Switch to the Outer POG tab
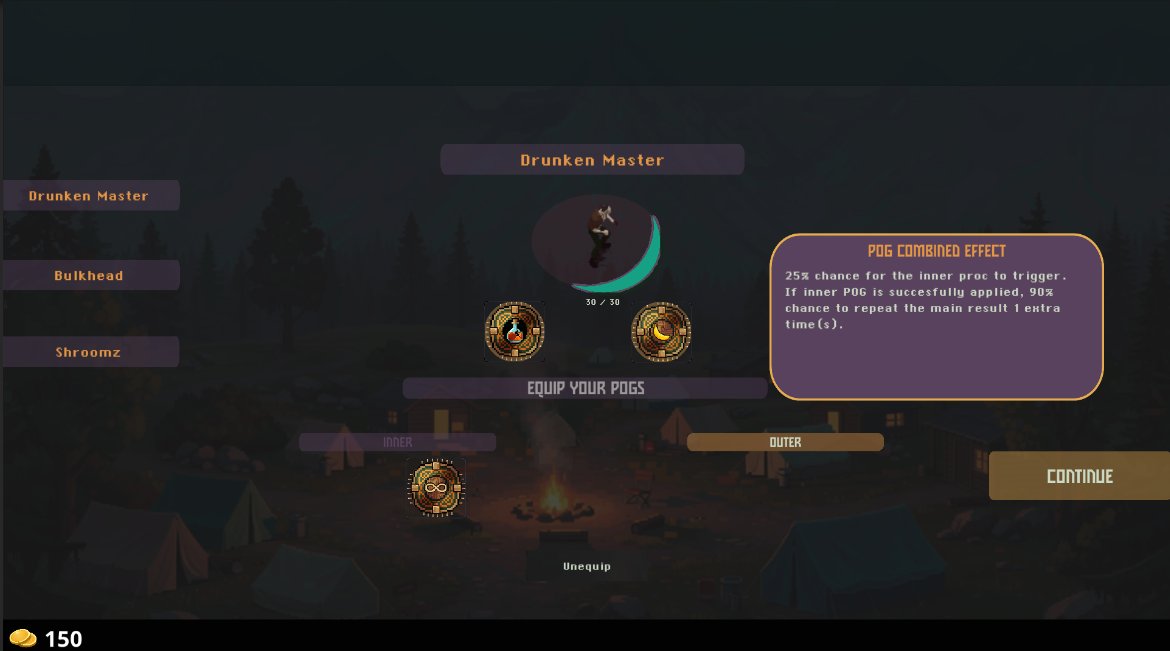This screenshot has height=651, width=1170. coord(785,442)
